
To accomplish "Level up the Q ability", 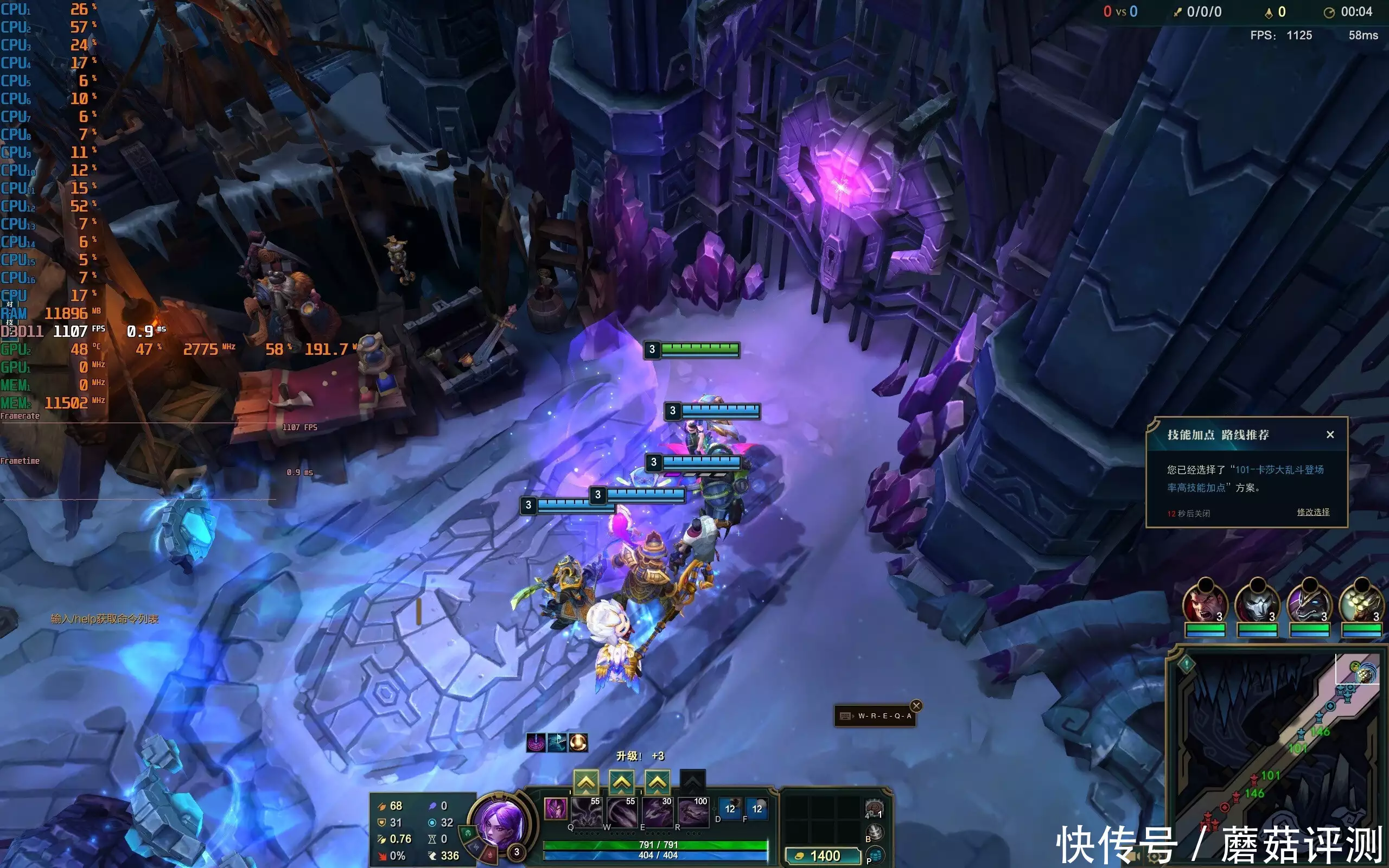I will click(586, 782).
